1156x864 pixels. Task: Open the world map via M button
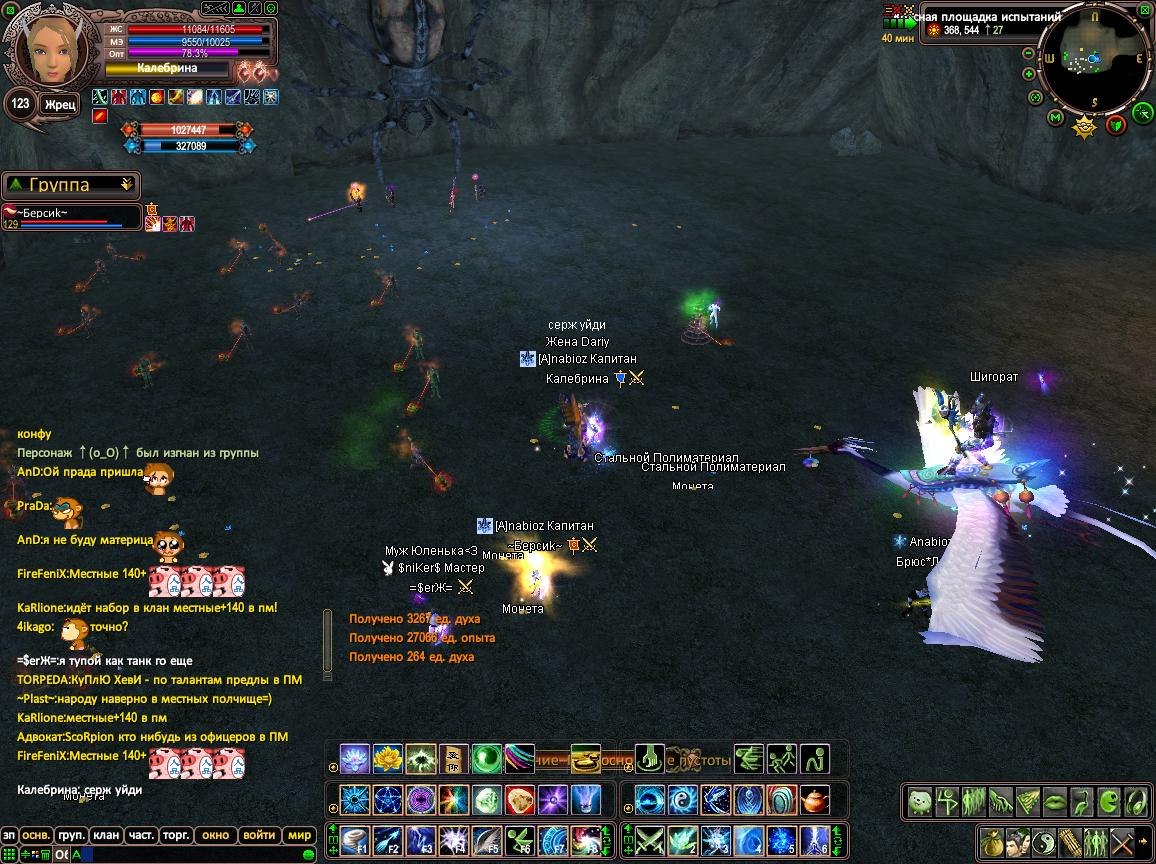coord(1055,118)
